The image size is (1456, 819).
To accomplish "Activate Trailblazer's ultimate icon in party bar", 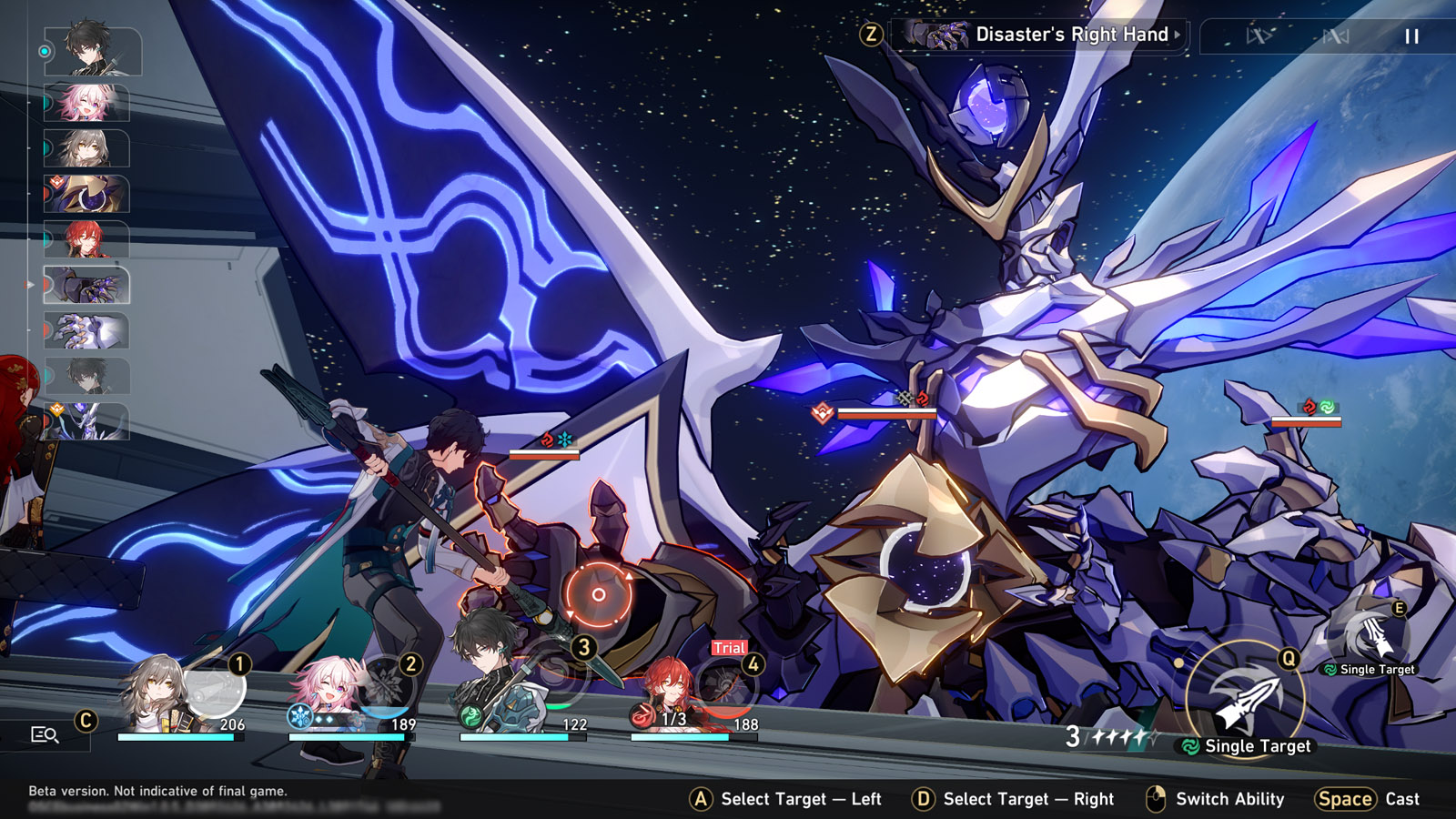I will pyautogui.click(x=215, y=689).
